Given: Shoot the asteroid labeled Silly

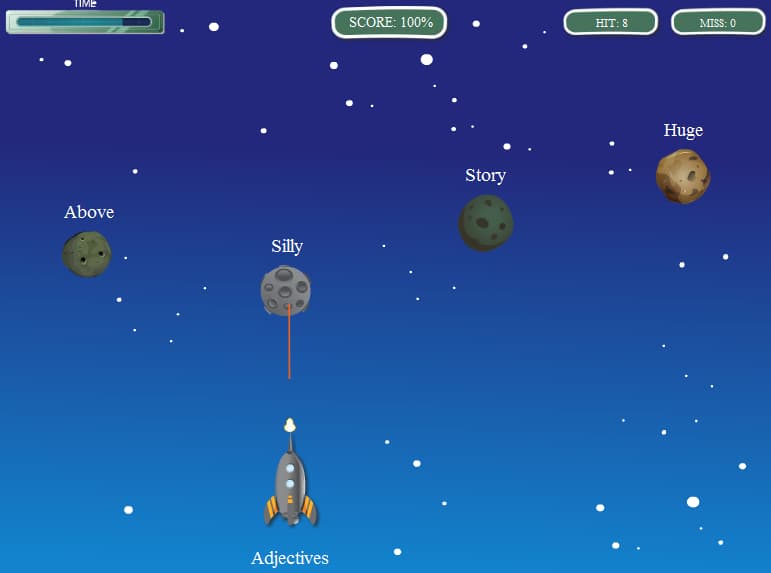Looking at the screenshot, I should click(x=286, y=291).
